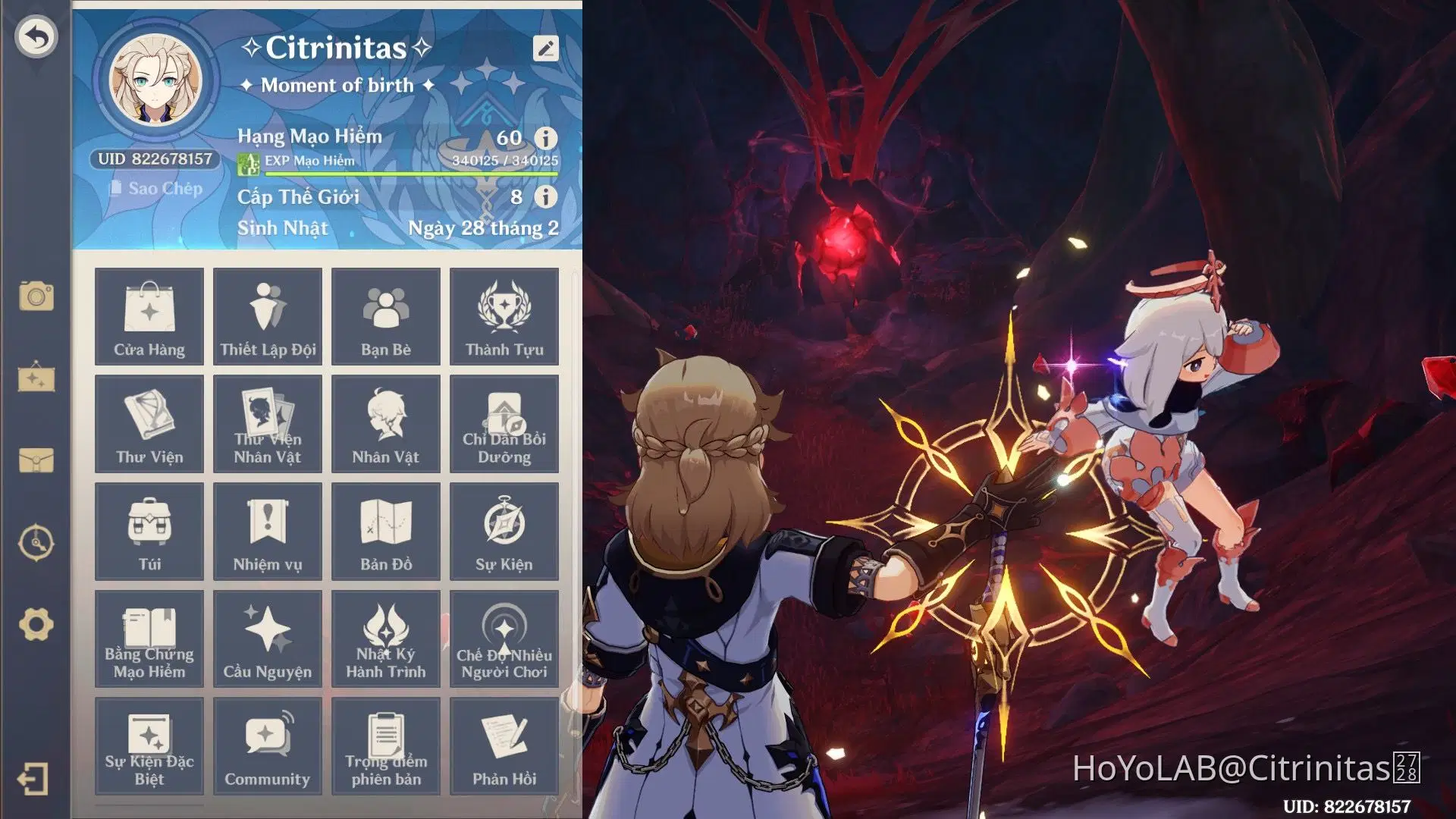Screen dimensions: 1456x819
Task: Open the Túi inventory
Action: (149, 531)
